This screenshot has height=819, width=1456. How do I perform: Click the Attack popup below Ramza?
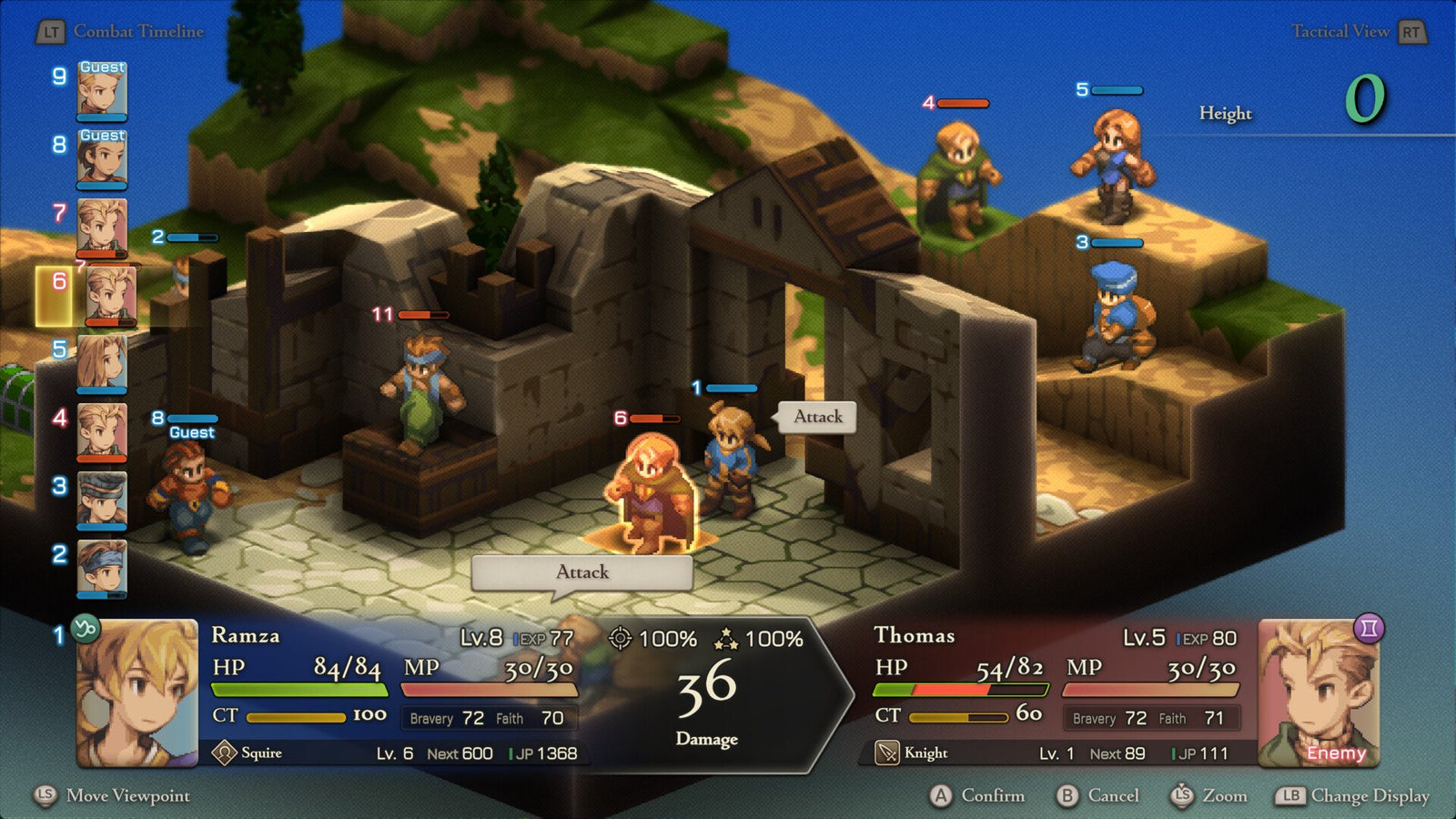581,571
